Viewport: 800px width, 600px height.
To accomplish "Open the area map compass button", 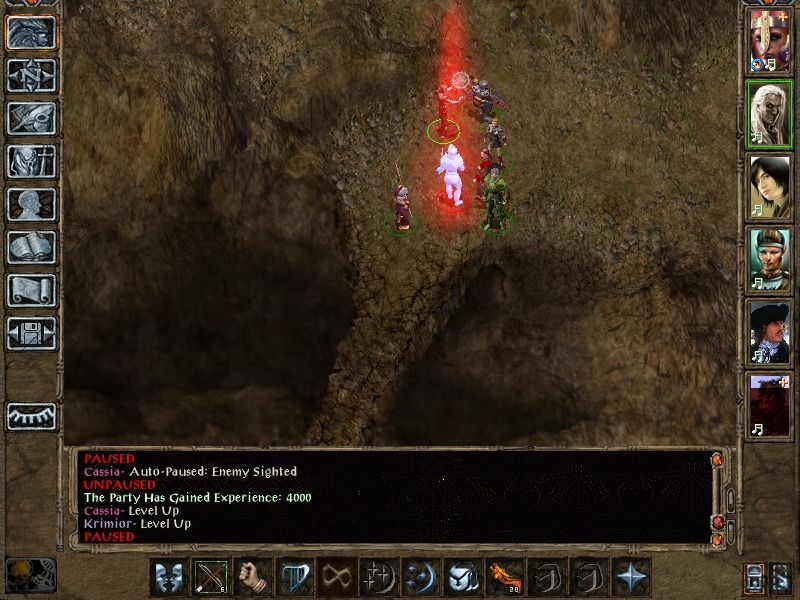I will pos(31,76).
